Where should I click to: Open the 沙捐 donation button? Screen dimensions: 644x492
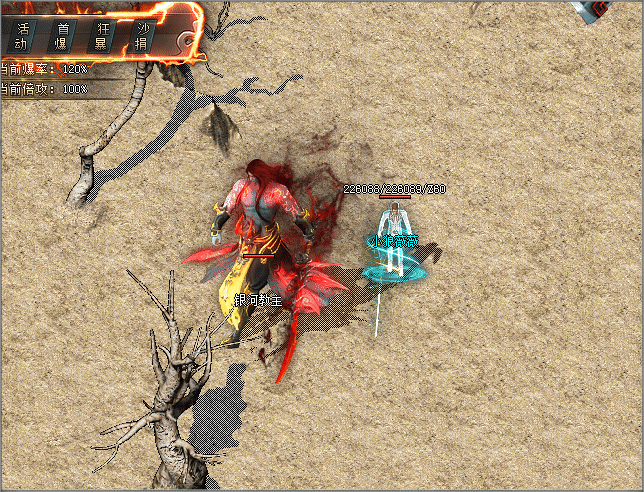pos(142,36)
